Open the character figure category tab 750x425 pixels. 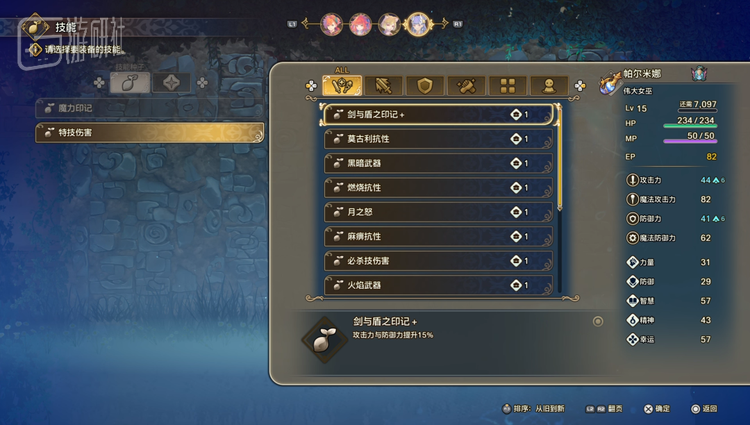(548, 86)
